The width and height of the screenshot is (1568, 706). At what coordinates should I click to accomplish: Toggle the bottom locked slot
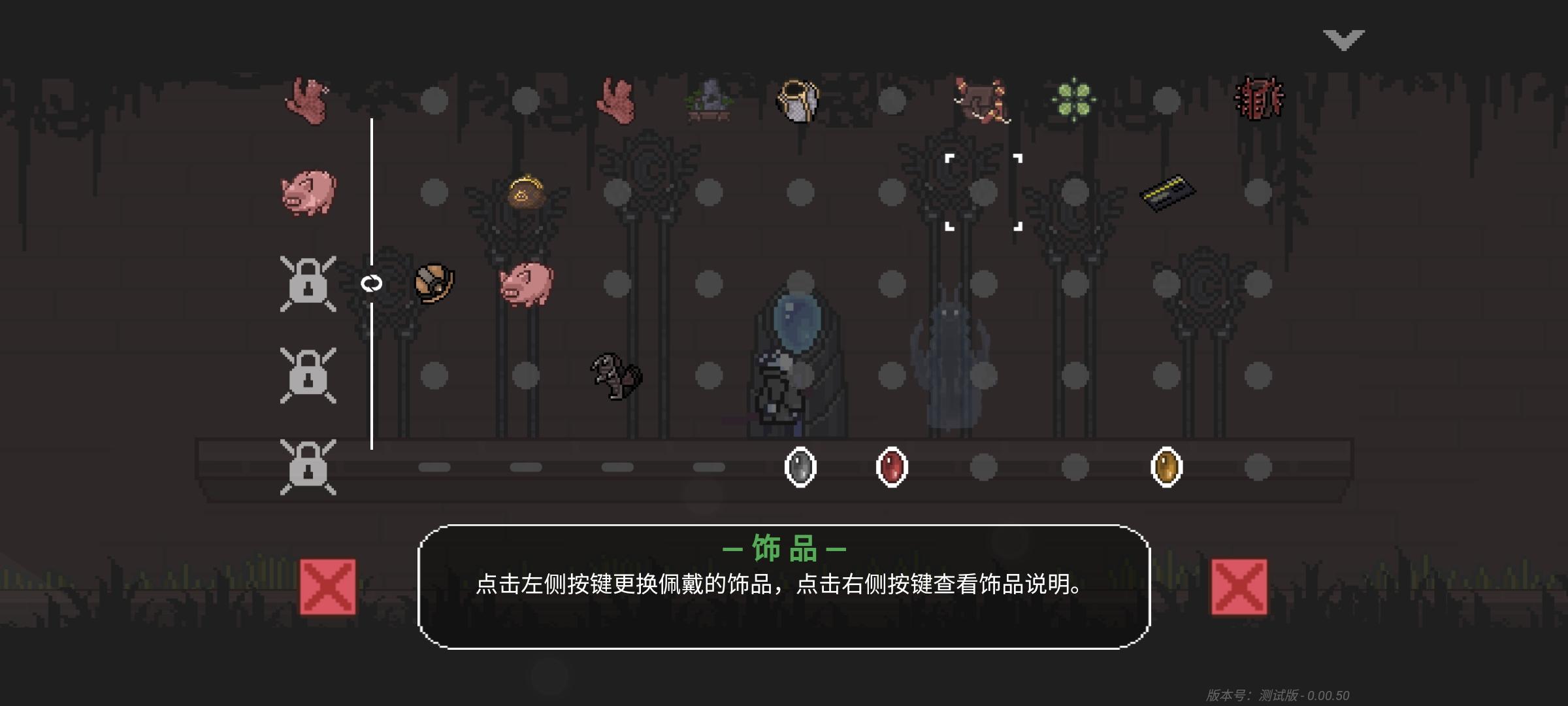pos(308,469)
